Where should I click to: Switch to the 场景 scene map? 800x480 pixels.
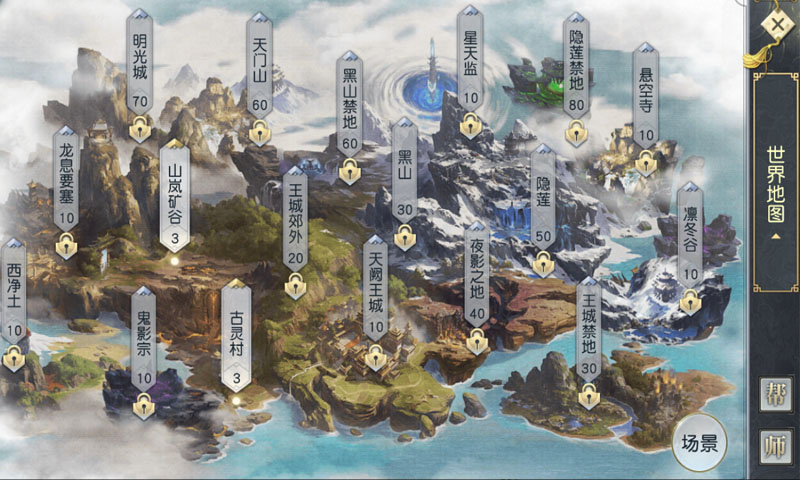click(x=699, y=442)
